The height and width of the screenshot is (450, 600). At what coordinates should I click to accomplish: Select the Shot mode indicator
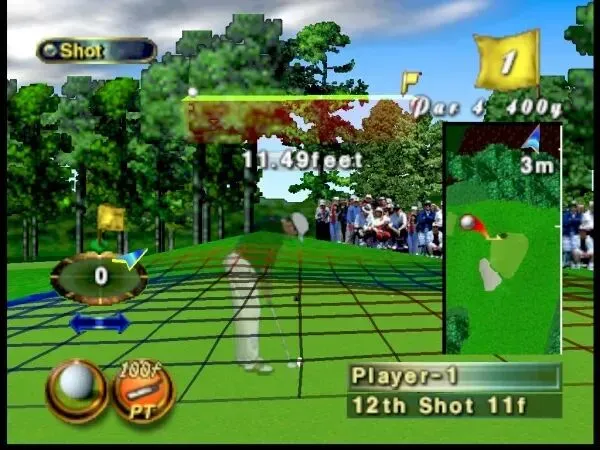pos(97,50)
